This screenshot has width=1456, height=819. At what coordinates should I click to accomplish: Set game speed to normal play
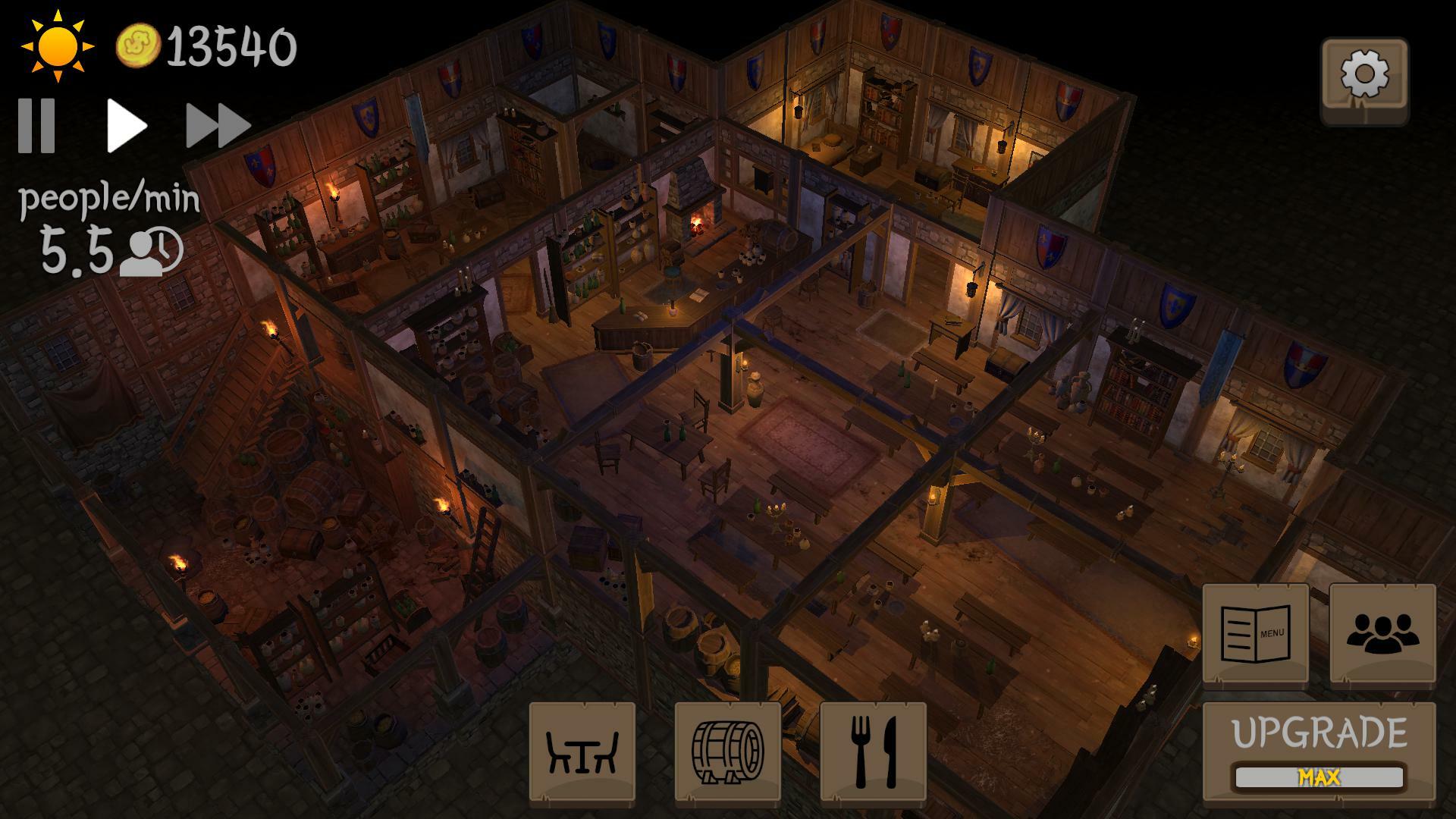pos(126,125)
